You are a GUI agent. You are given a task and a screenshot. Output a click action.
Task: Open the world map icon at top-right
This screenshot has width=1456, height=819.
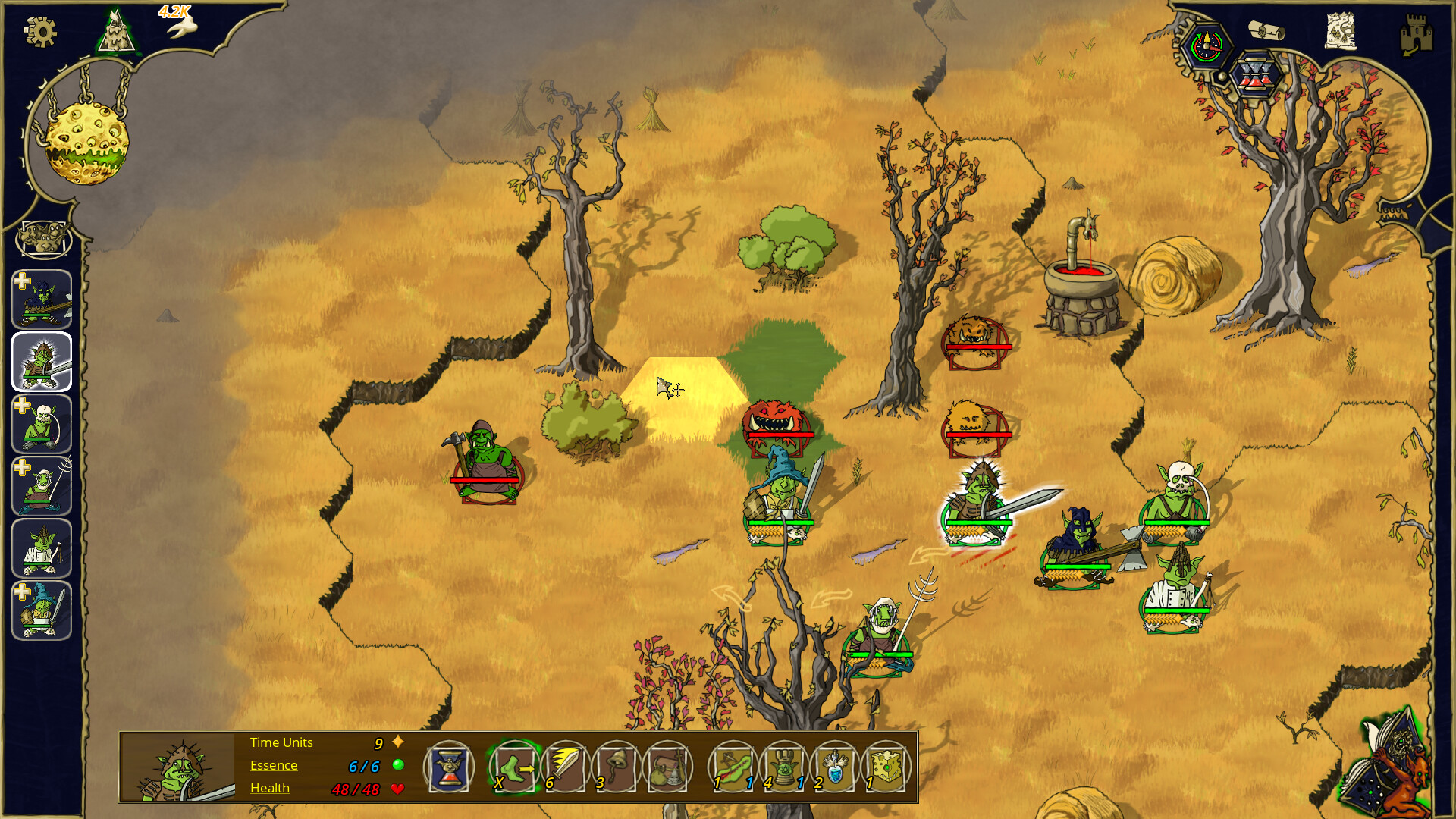[1341, 30]
